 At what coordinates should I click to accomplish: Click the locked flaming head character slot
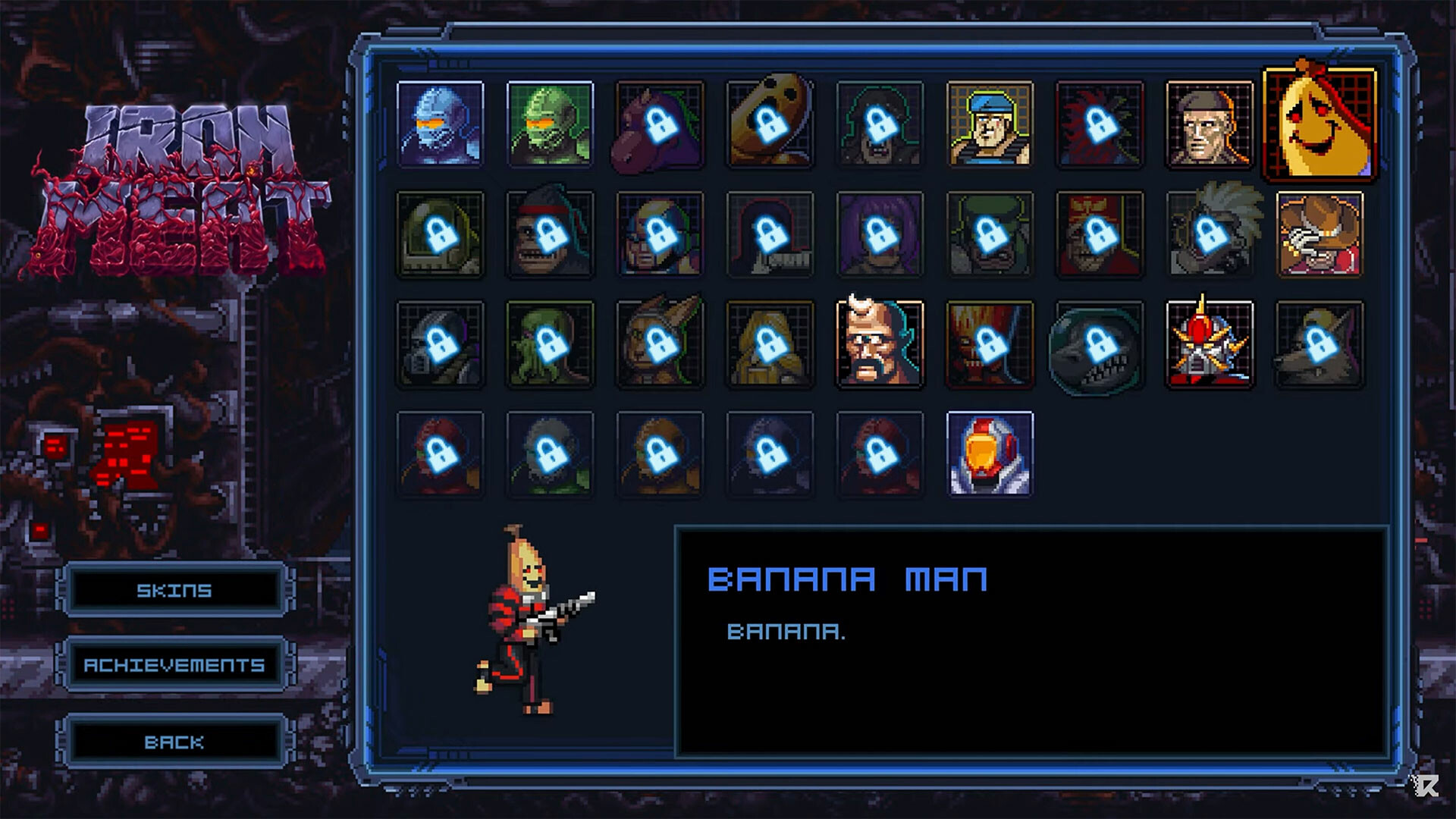tap(989, 343)
